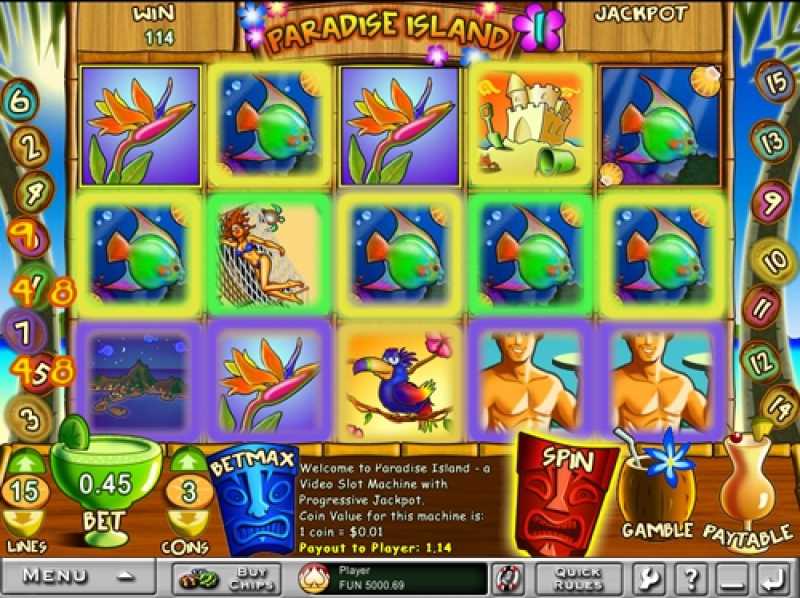The image size is (800, 598).
Task: Open settings with the wrench icon
Action: pyautogui.click(x=645, y=577)
